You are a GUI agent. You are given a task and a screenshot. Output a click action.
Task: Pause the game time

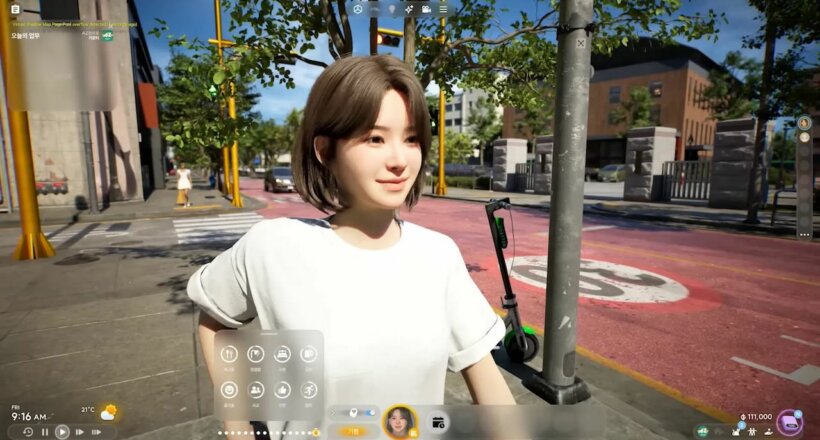pyautogui.click(x=44, y=432)
